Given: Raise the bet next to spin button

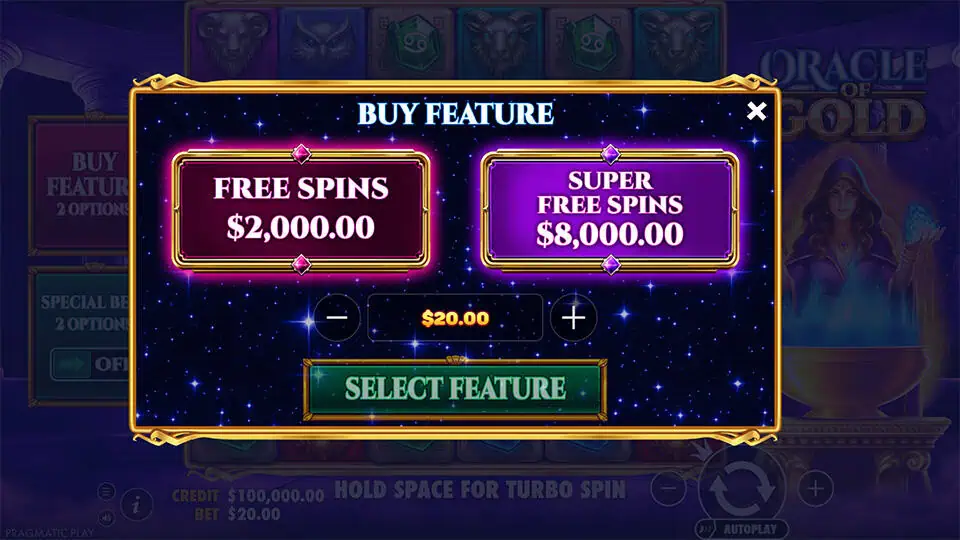Looking at the screenshot, I should pos(816,489).
